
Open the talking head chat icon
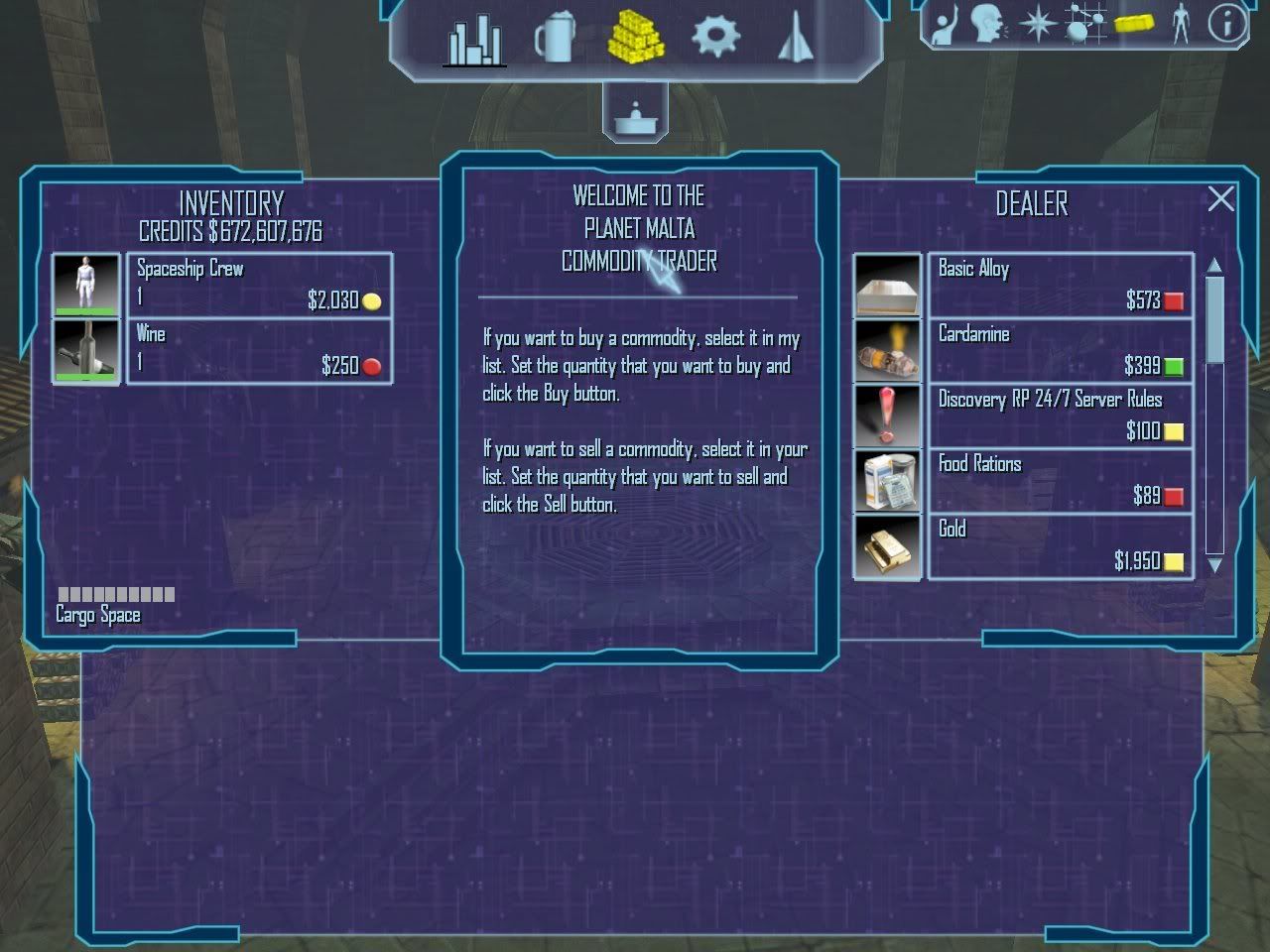click(x=987, y=24)
